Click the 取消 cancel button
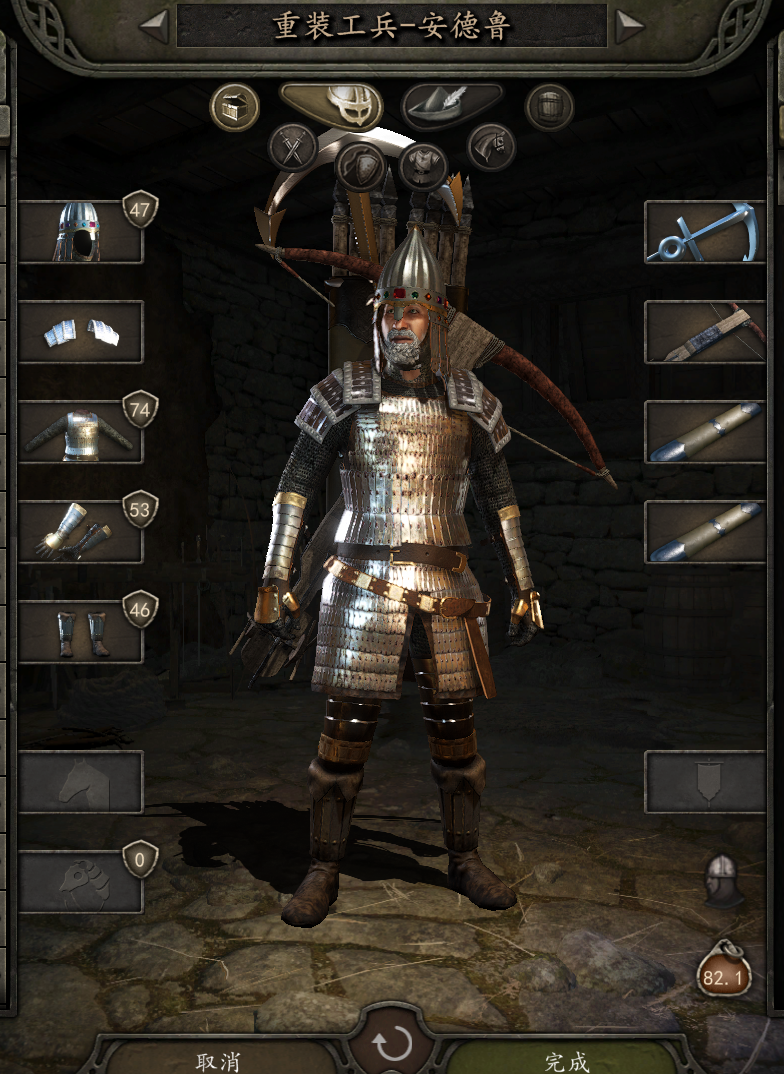The width and height of the screenshot is (784, 1074). (x=218, y=1059)
